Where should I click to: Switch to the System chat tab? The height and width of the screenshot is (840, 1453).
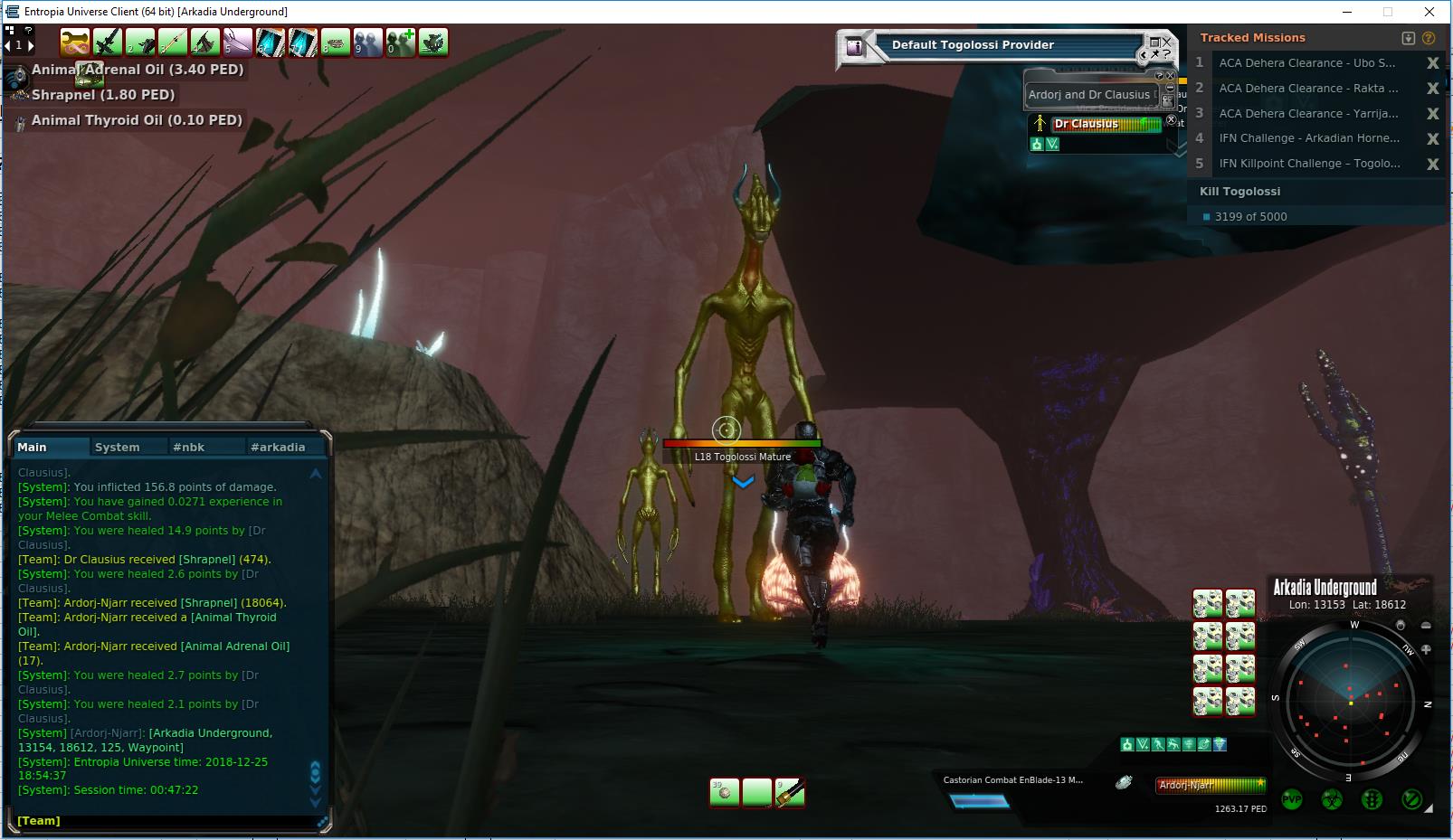click(118, 447)
